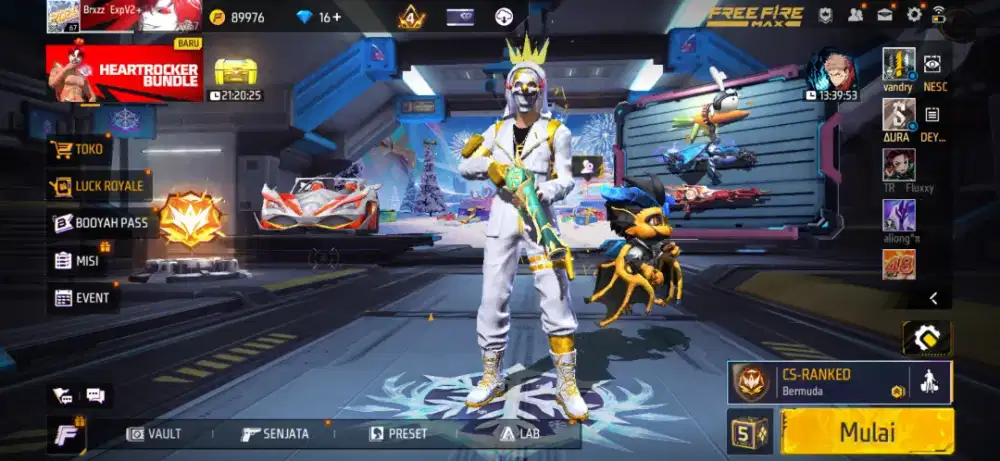Open the Vault tab
This screenshot has width=1000, height=461.
pyautogui.click(x=155, y=434)
